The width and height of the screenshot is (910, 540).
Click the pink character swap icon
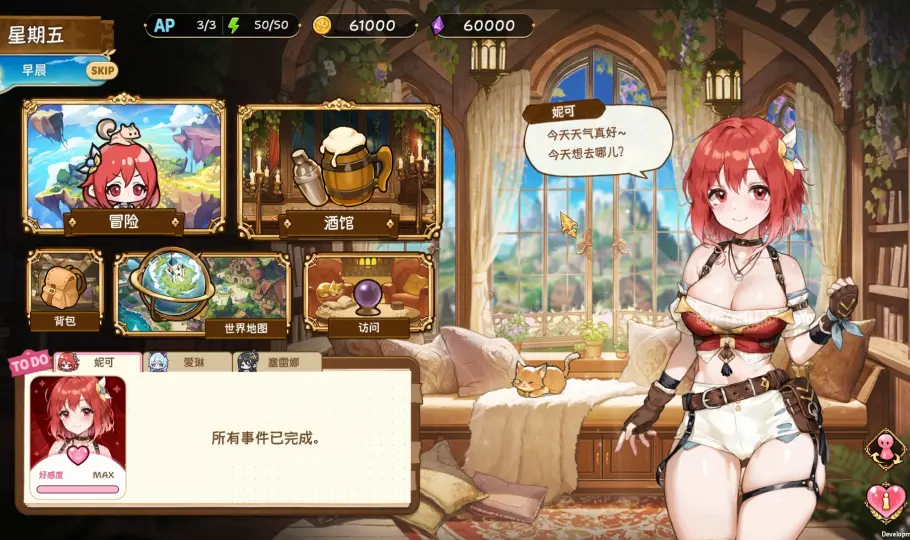(x=882, y=445)
